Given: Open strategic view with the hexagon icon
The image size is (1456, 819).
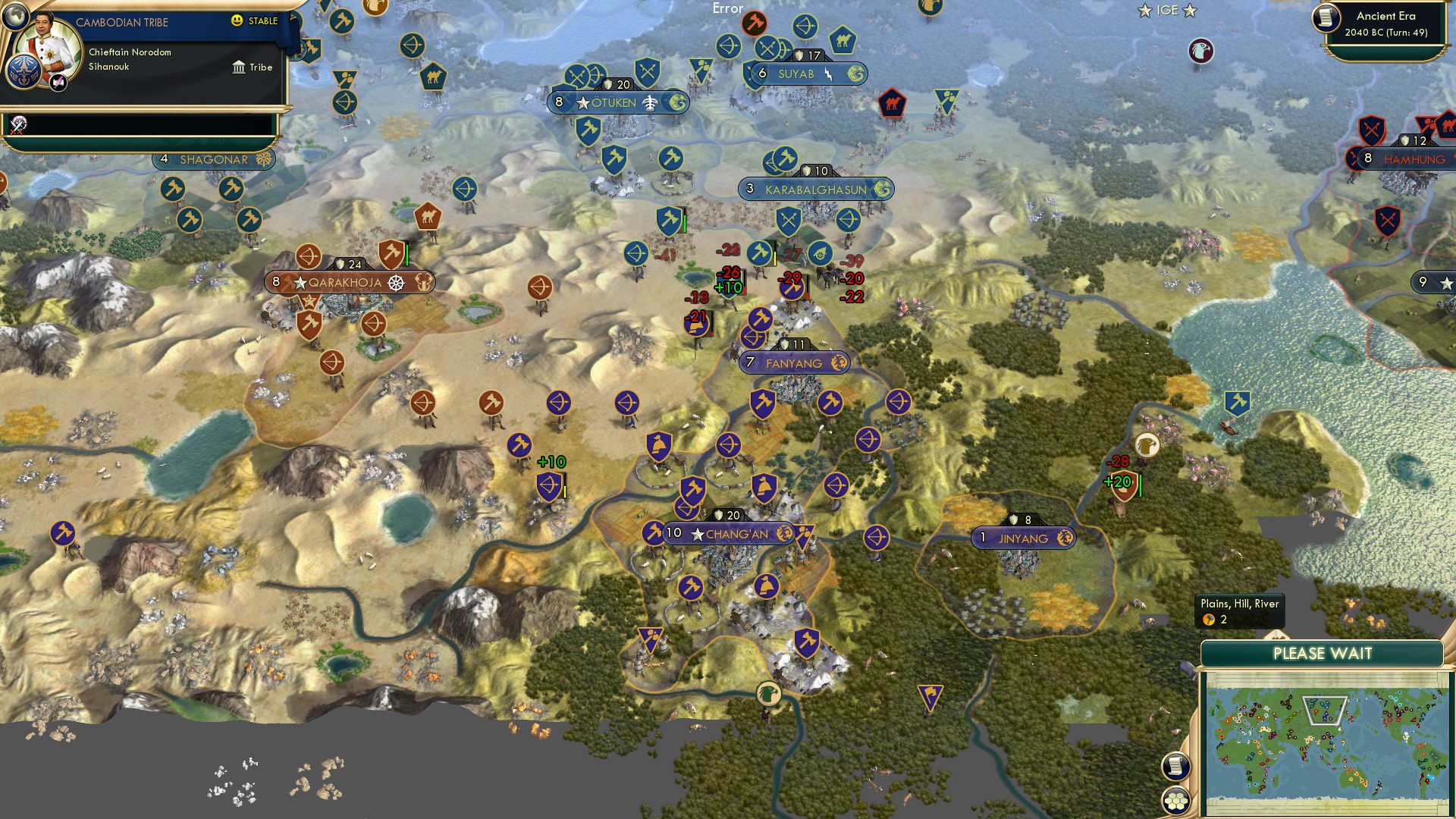Looking at the screenshot, I should coord(1174,800).
